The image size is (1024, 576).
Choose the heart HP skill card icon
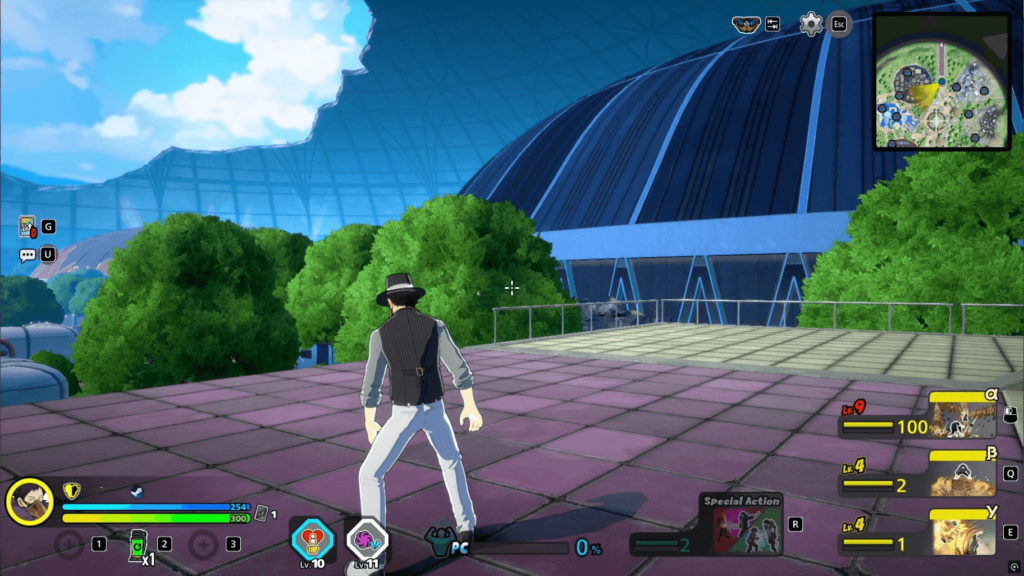pos(310,540)
